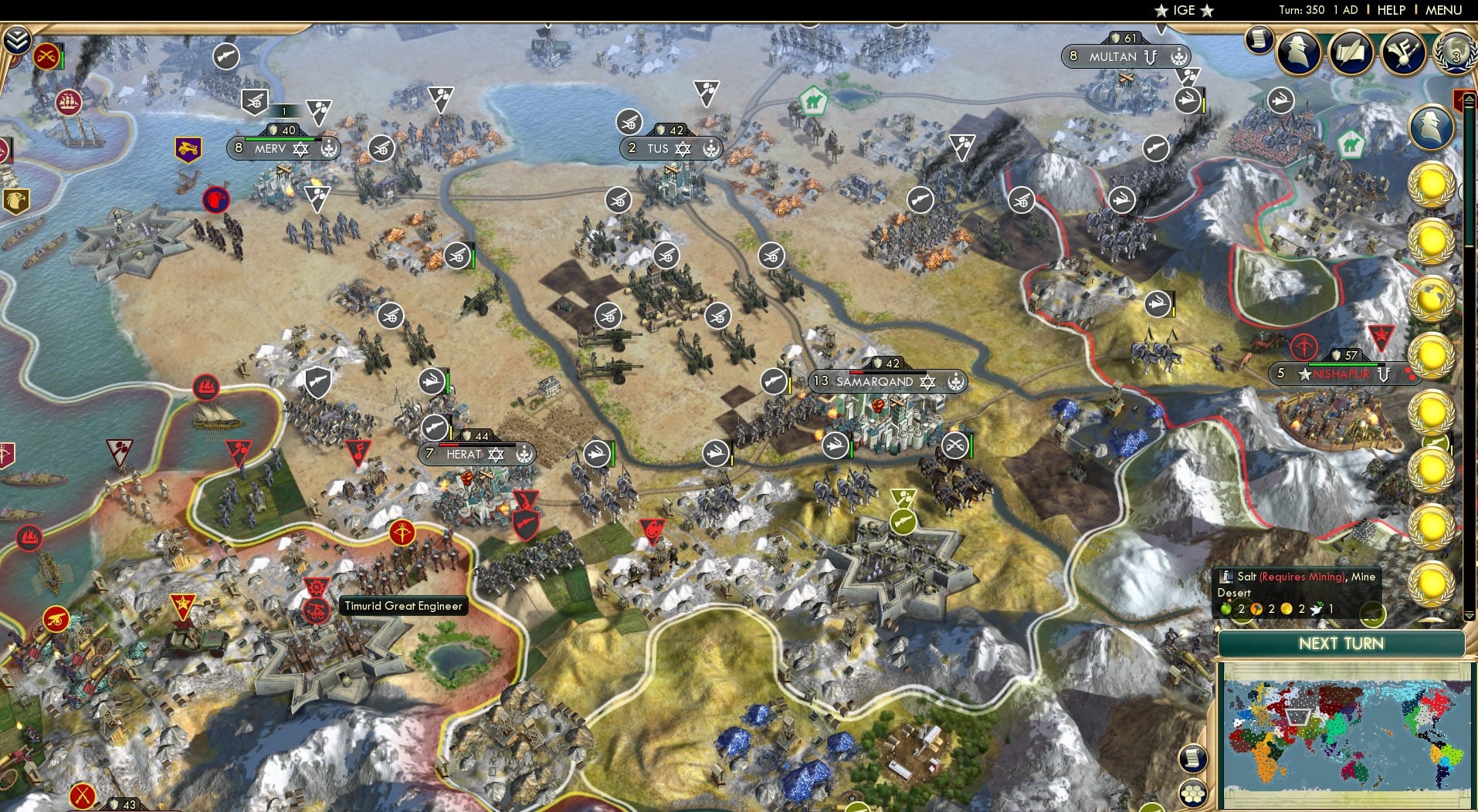1478x812 pixels.
Task: Open the HELP entry in the top bar
Action: pos(1392,10)
